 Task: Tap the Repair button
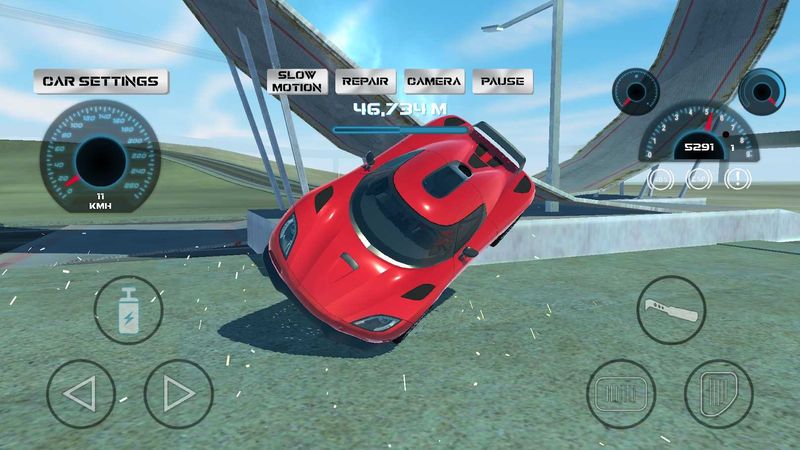pyautogui.click(x=365, y=81)
